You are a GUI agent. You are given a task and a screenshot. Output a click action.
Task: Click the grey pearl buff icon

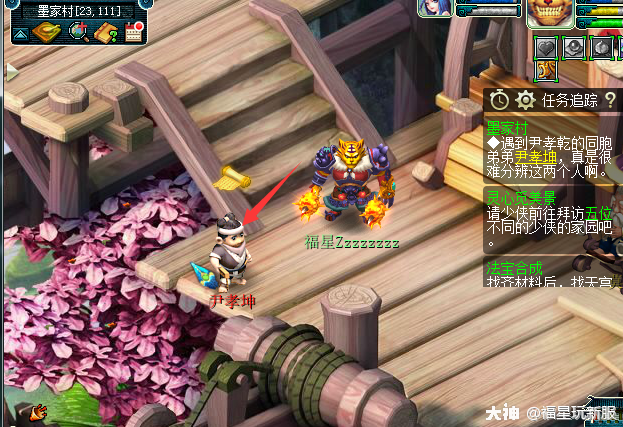click(574, 46)
